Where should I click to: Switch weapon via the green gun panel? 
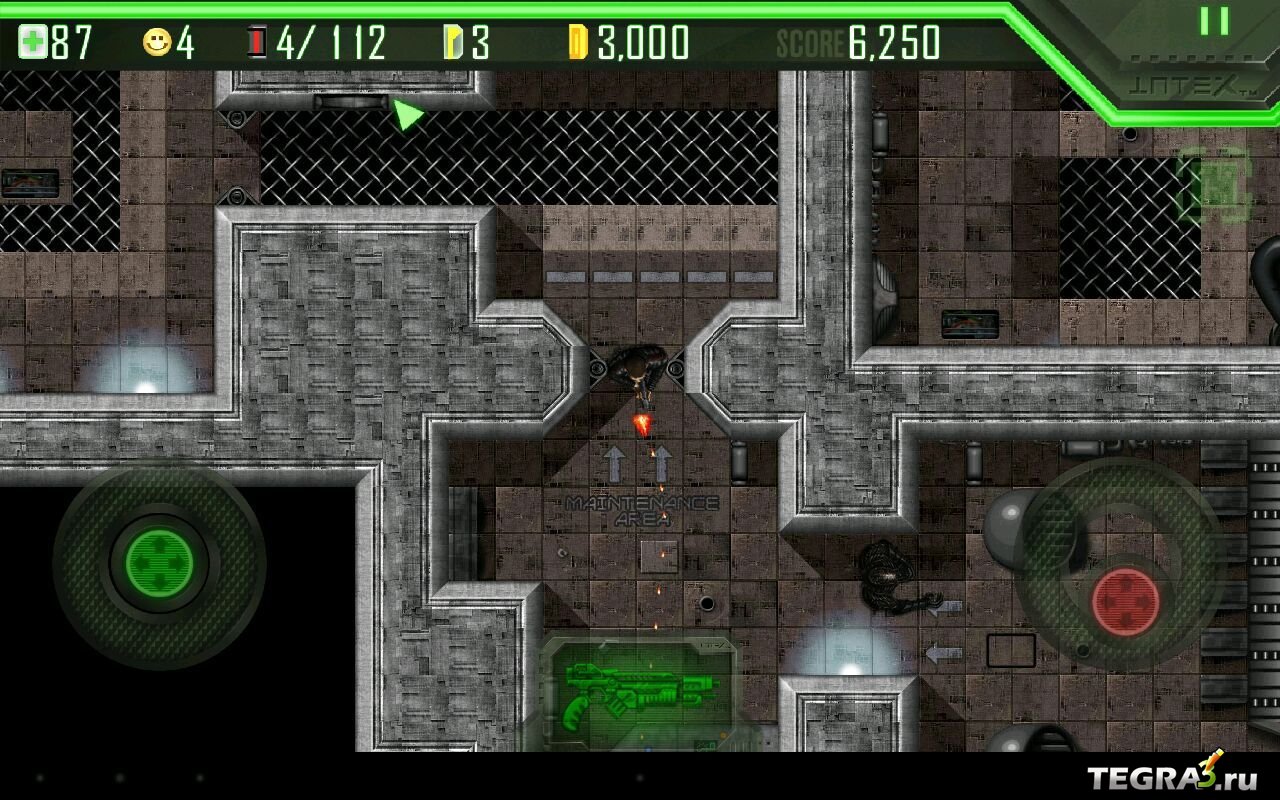click(639, 692)
